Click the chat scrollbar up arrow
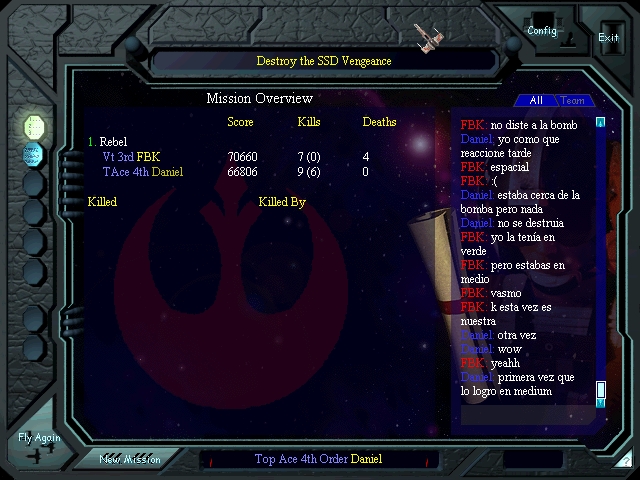Screen dimensions: 640x480 coord(601,123)
